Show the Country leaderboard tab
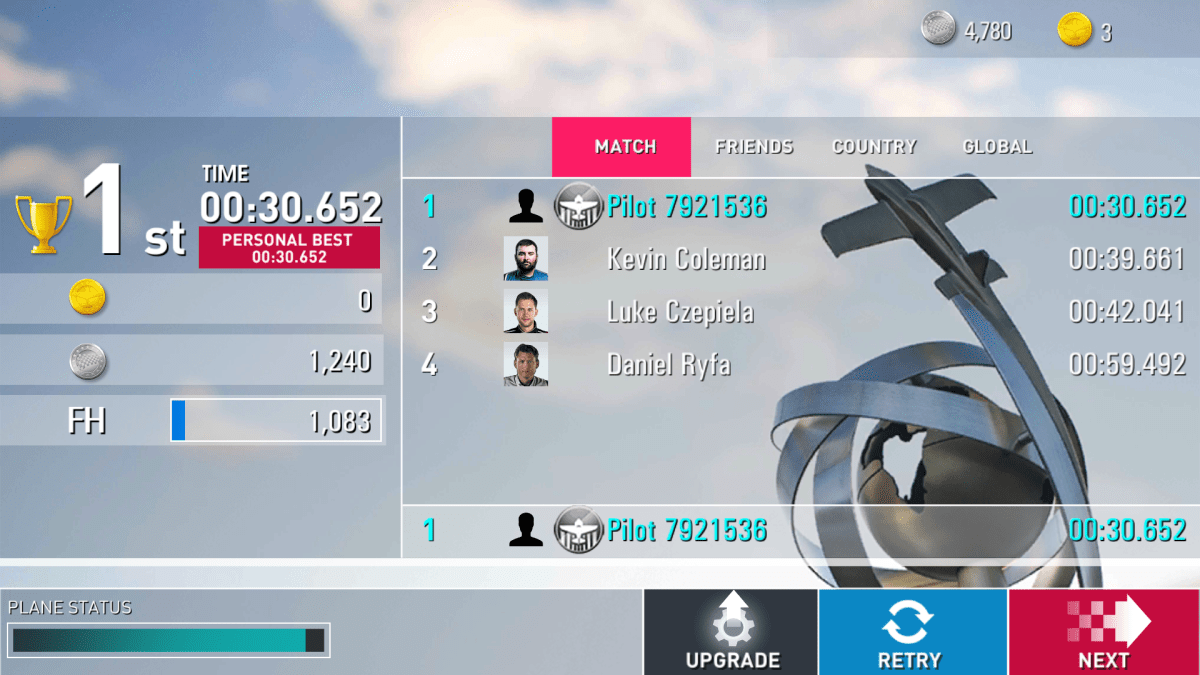This screenshot has height=675, width=1200. click(x=874, y=147)
